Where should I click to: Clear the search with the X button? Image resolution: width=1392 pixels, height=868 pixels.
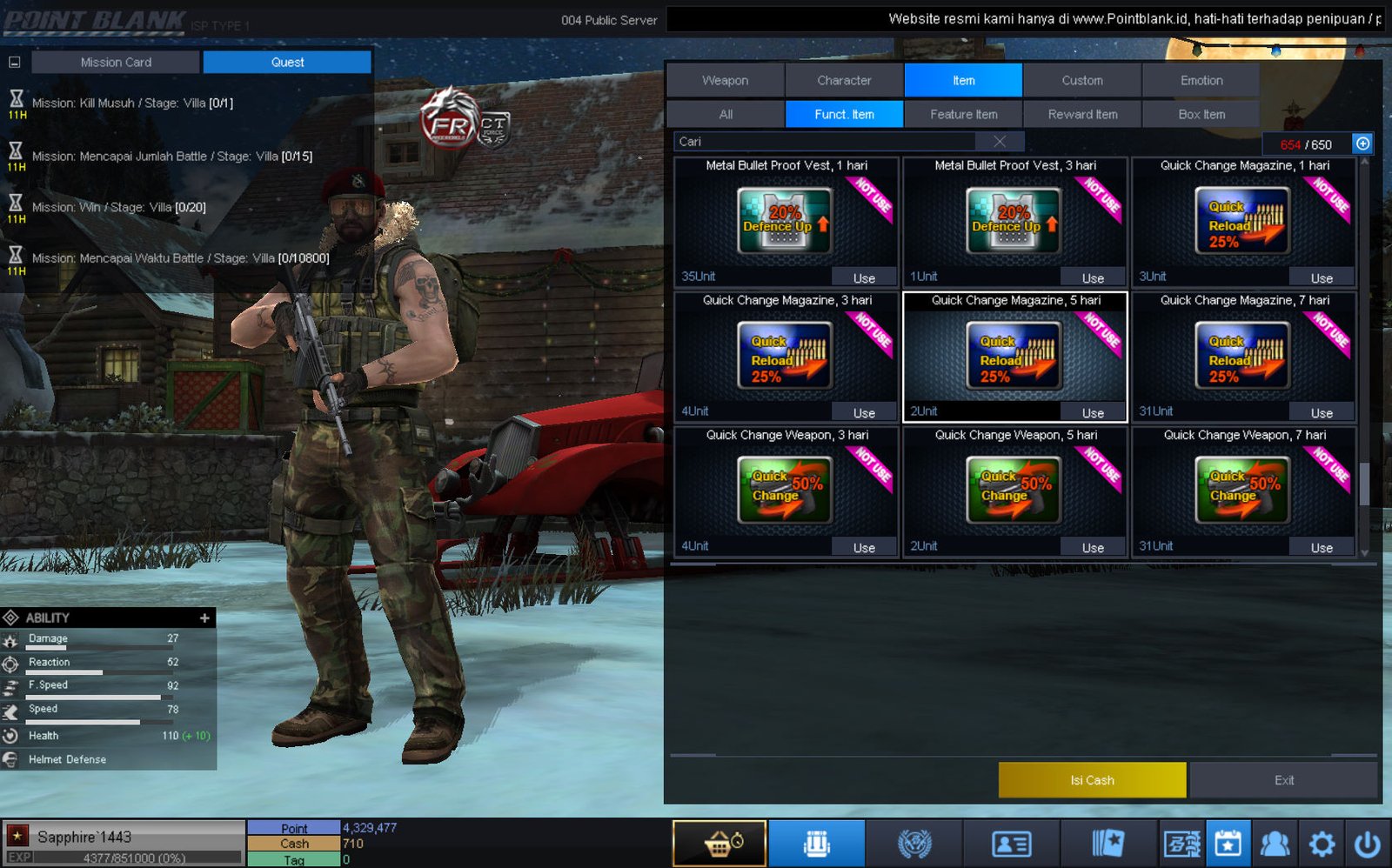pyautogui.click(x=1000, y=141)
